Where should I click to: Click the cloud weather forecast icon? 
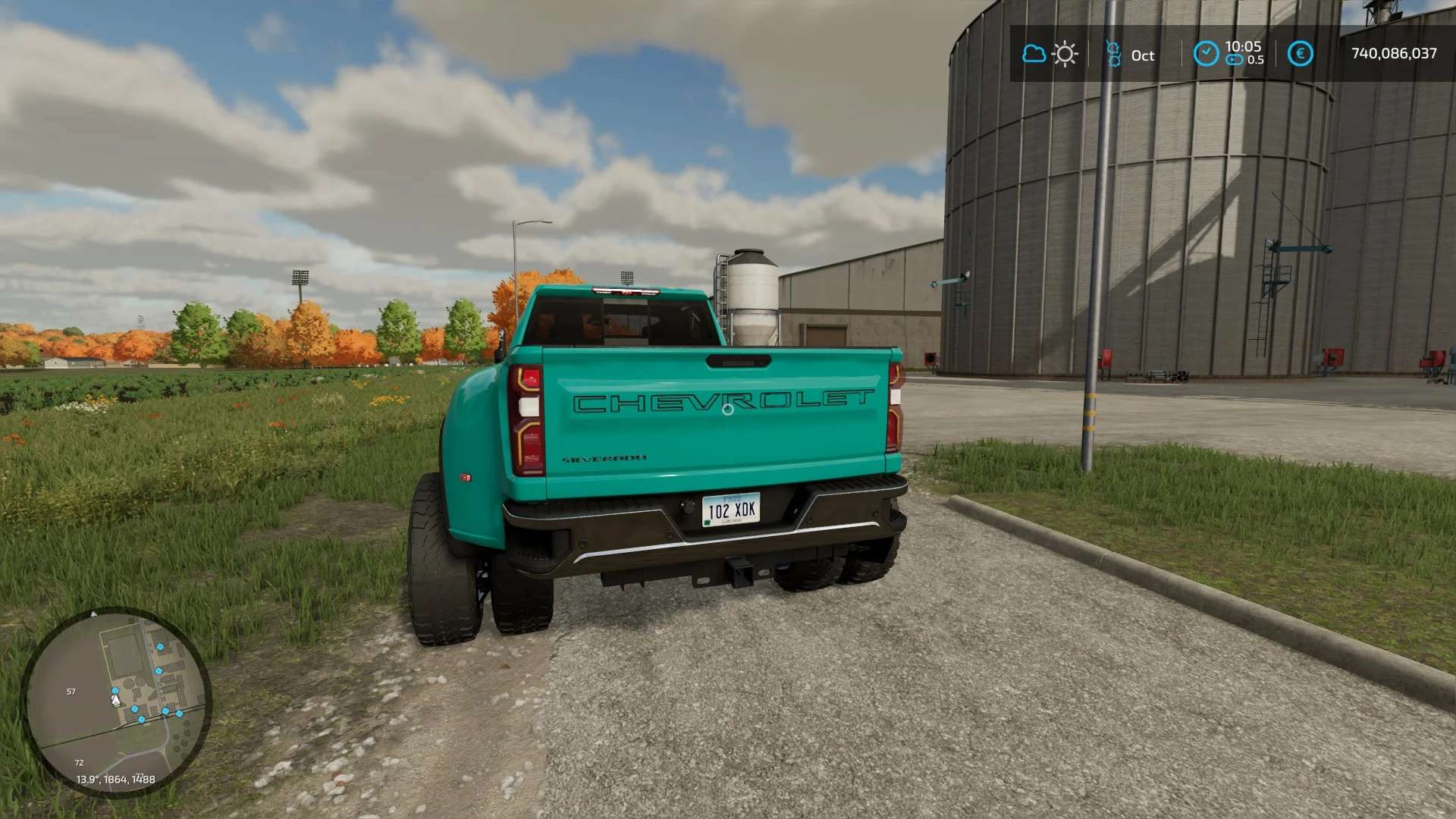(1034, 54)
